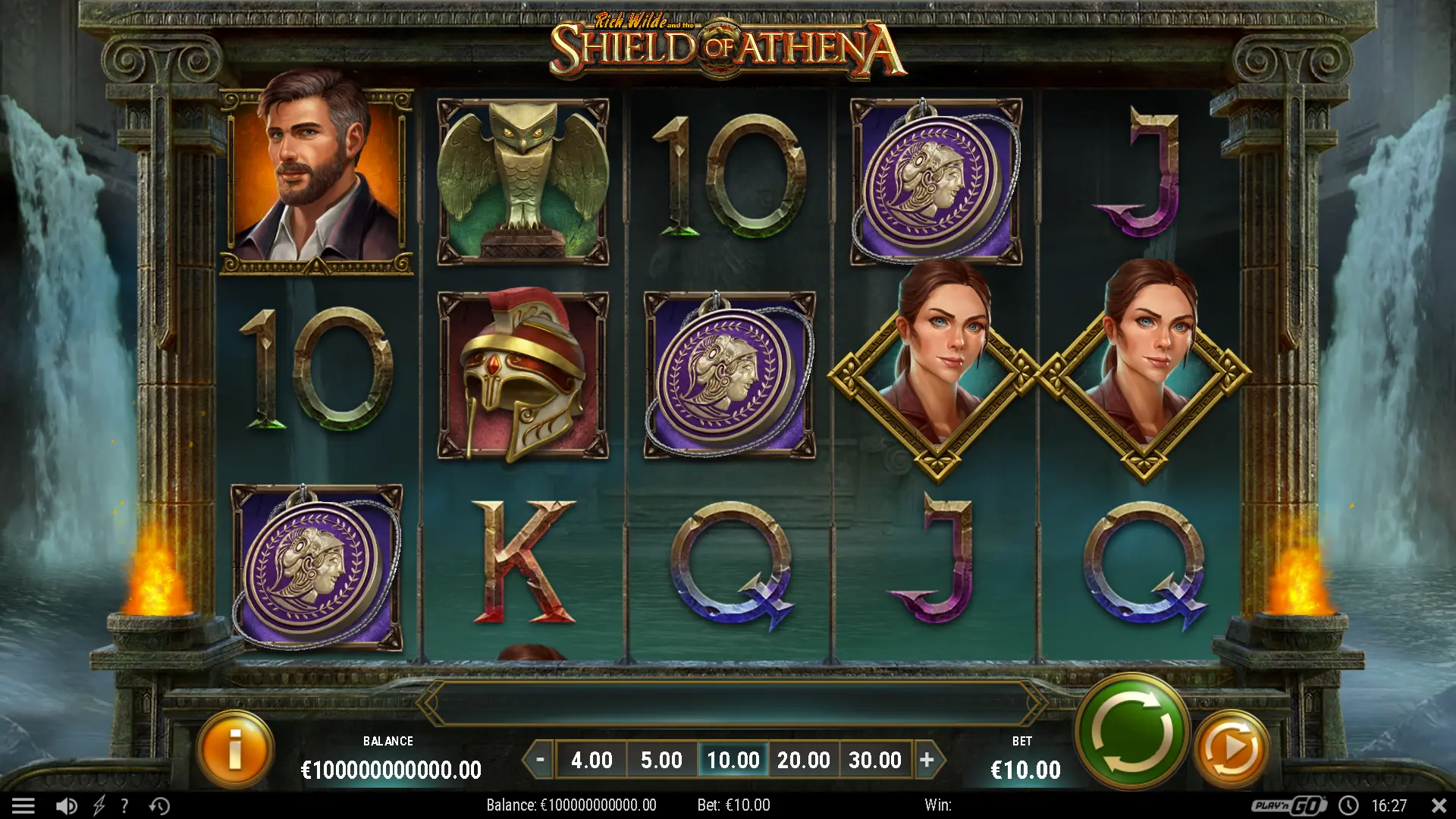Screen dimensions: 1456x819
Task: Select the 10.00 bet amount
Action: (733, 759)
